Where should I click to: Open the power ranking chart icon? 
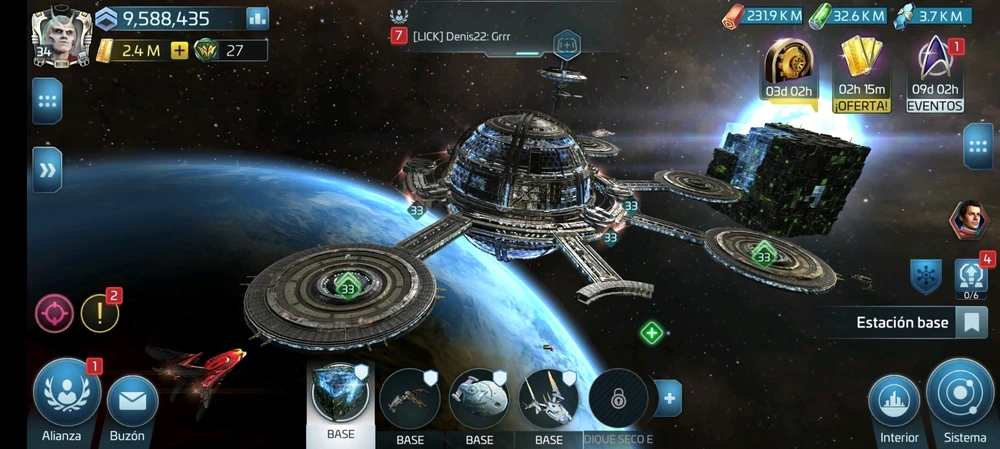(258, 18)
